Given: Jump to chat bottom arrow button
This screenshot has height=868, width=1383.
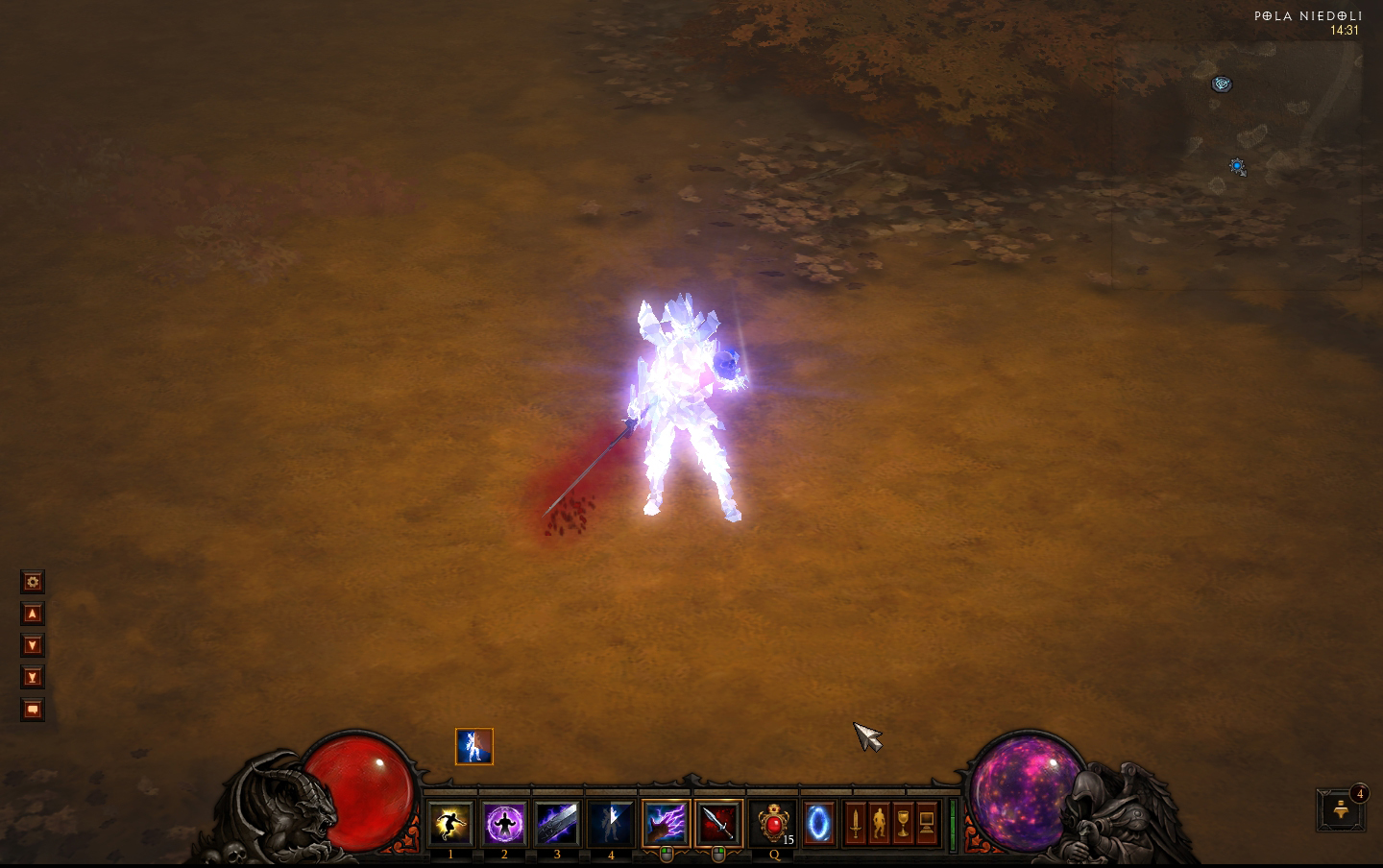Looking at the screenshot, I should click(33, 677).
